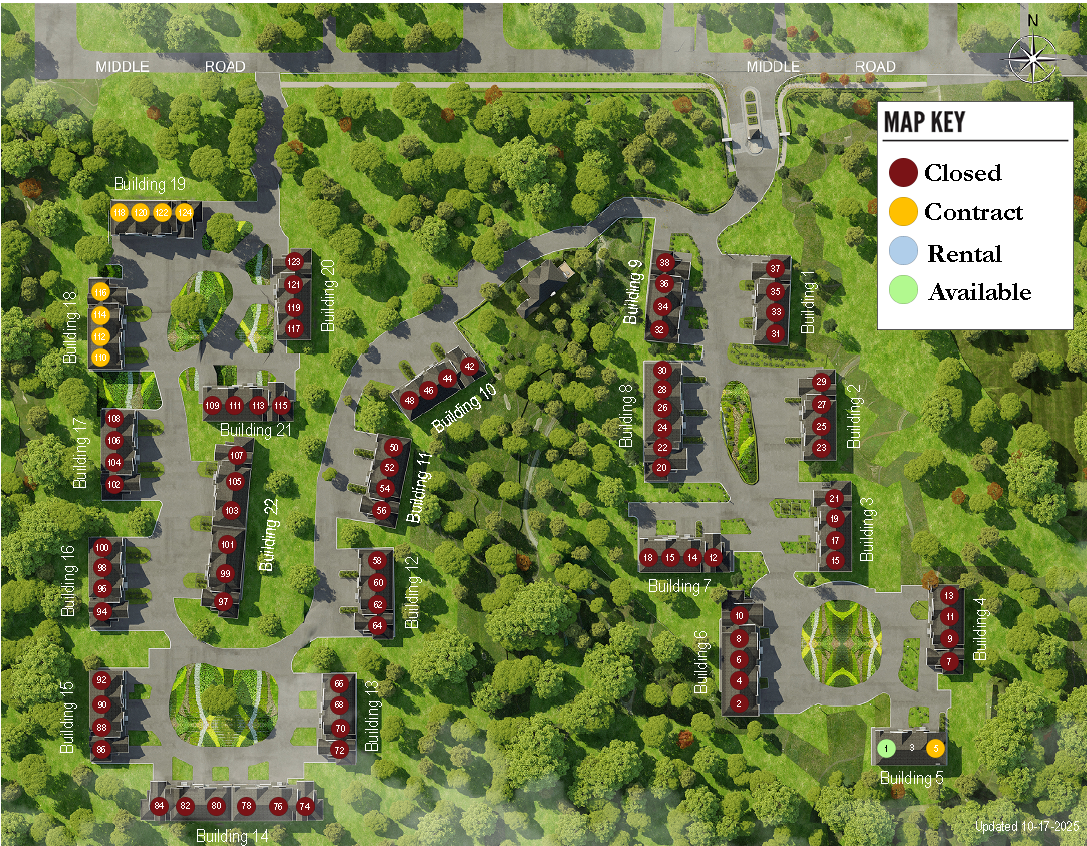This screenshot has height=846, width=1087.
Task: Select unit 37 marker in Building 1
Action: (776, 269)
